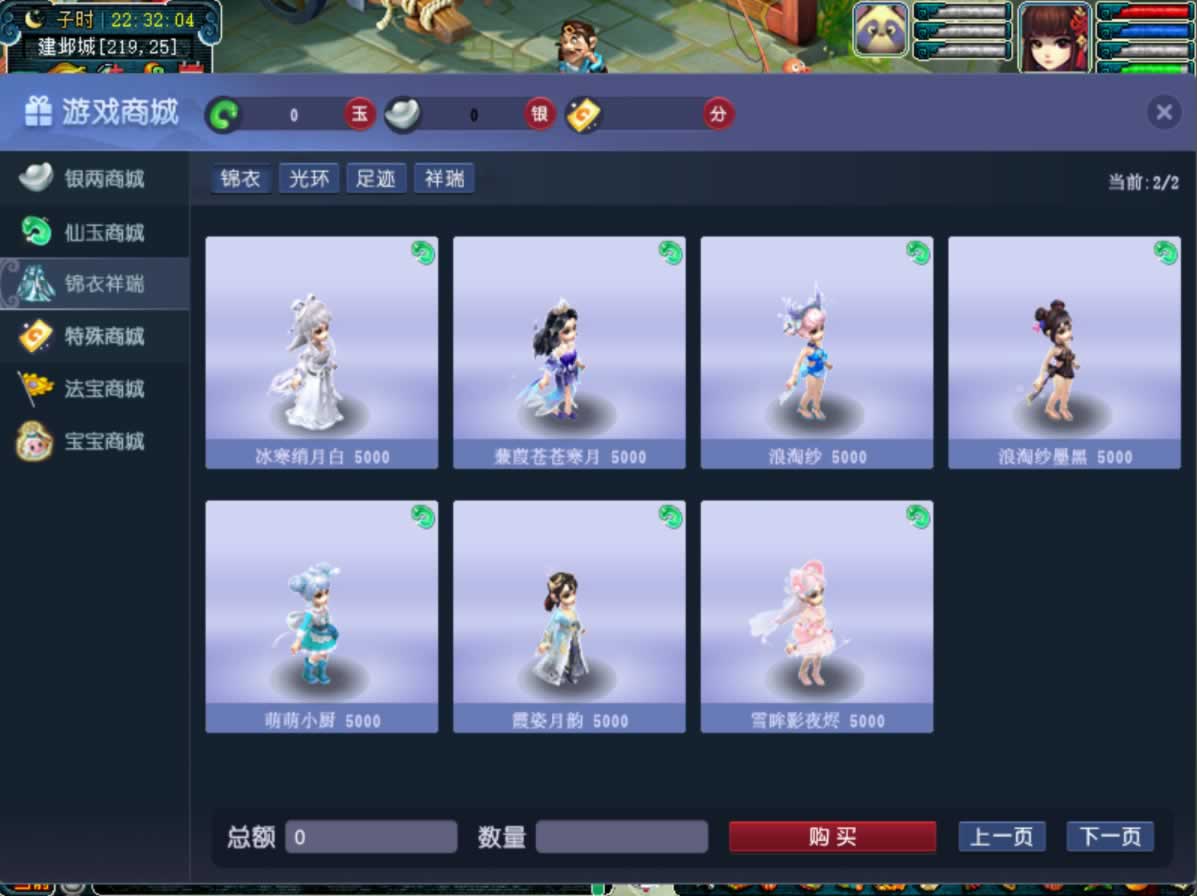Select the 冰寒绡月白 white outfit
Viewport: 1197px width, 896px height.
[321, 351]
